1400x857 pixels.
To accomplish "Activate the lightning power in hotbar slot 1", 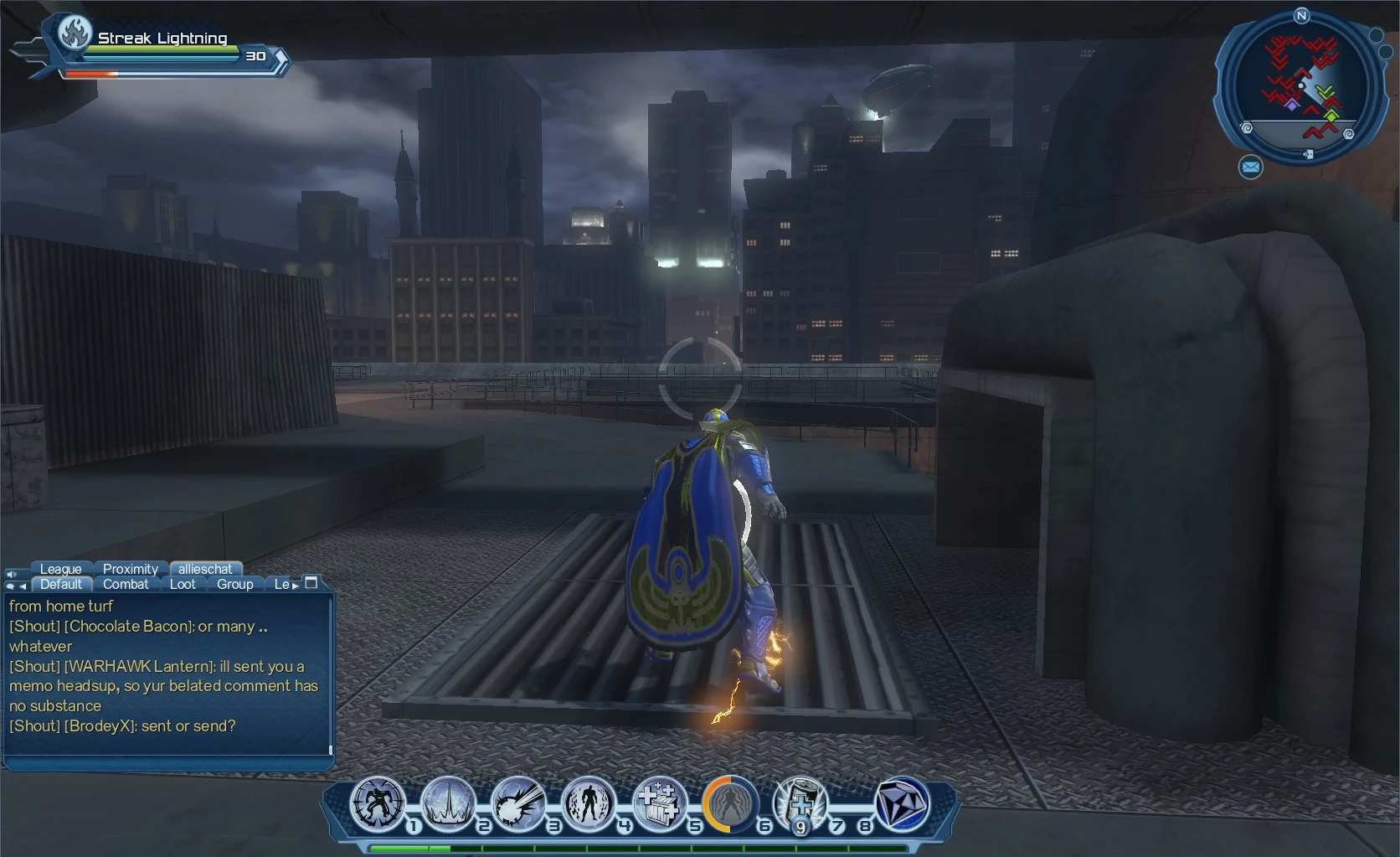I will coord(378,803).
